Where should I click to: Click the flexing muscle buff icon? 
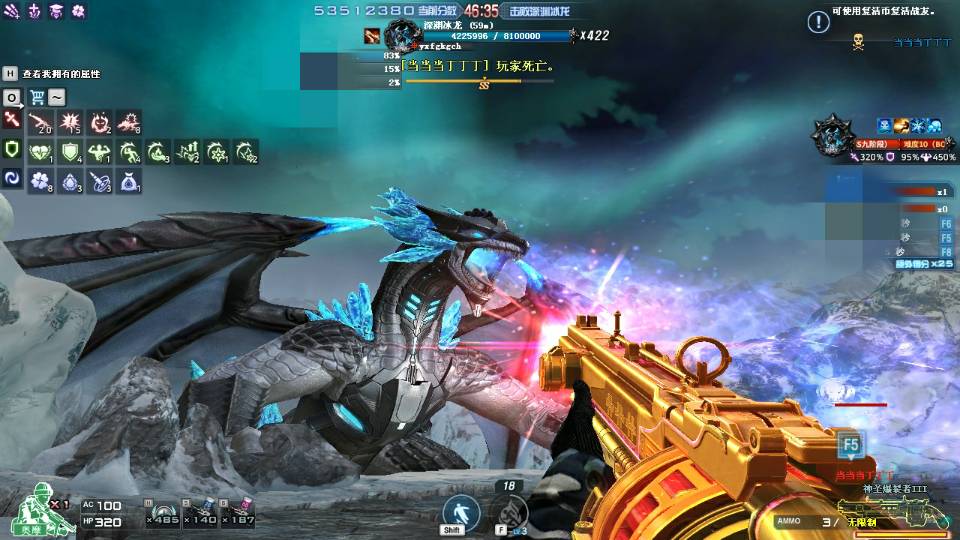click(99, 151)
